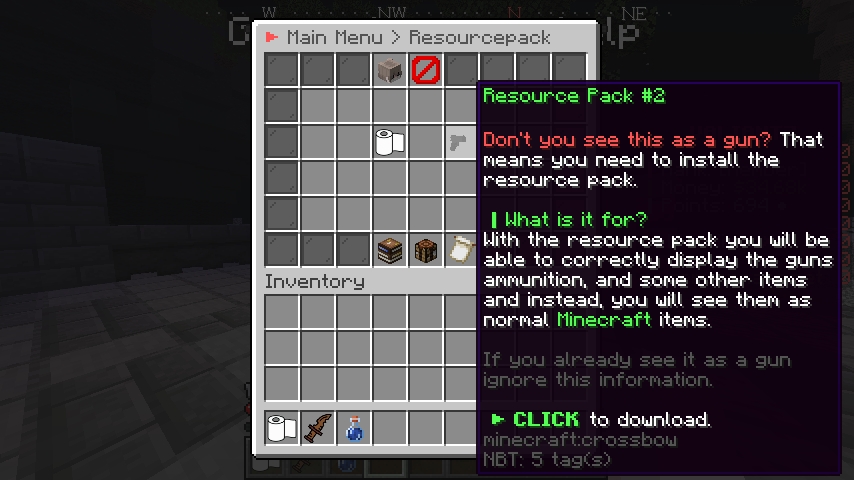Pick the crafting-table-like block in the bottom row
Image resolution: width=854 pixels, height=480 pixels.
(x=426, y=250)
